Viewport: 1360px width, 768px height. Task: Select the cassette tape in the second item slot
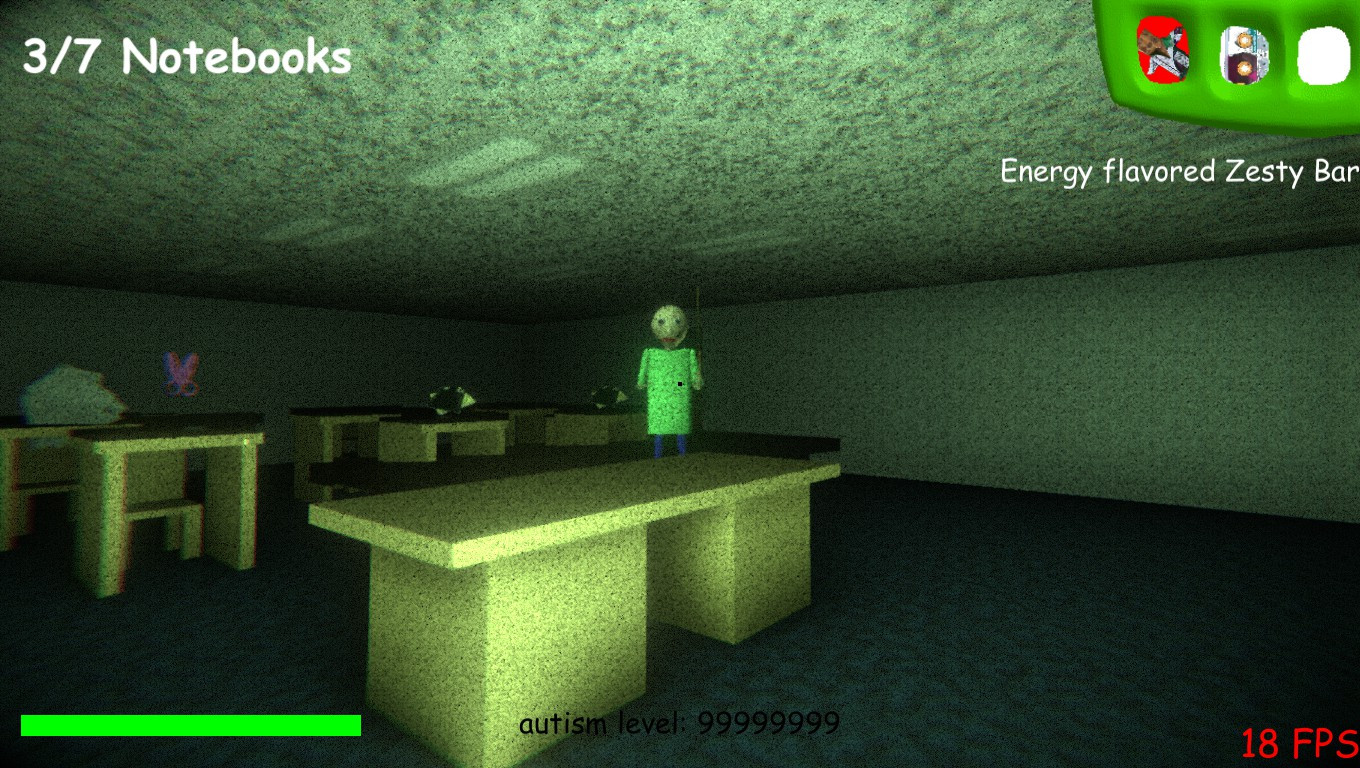1243,55
